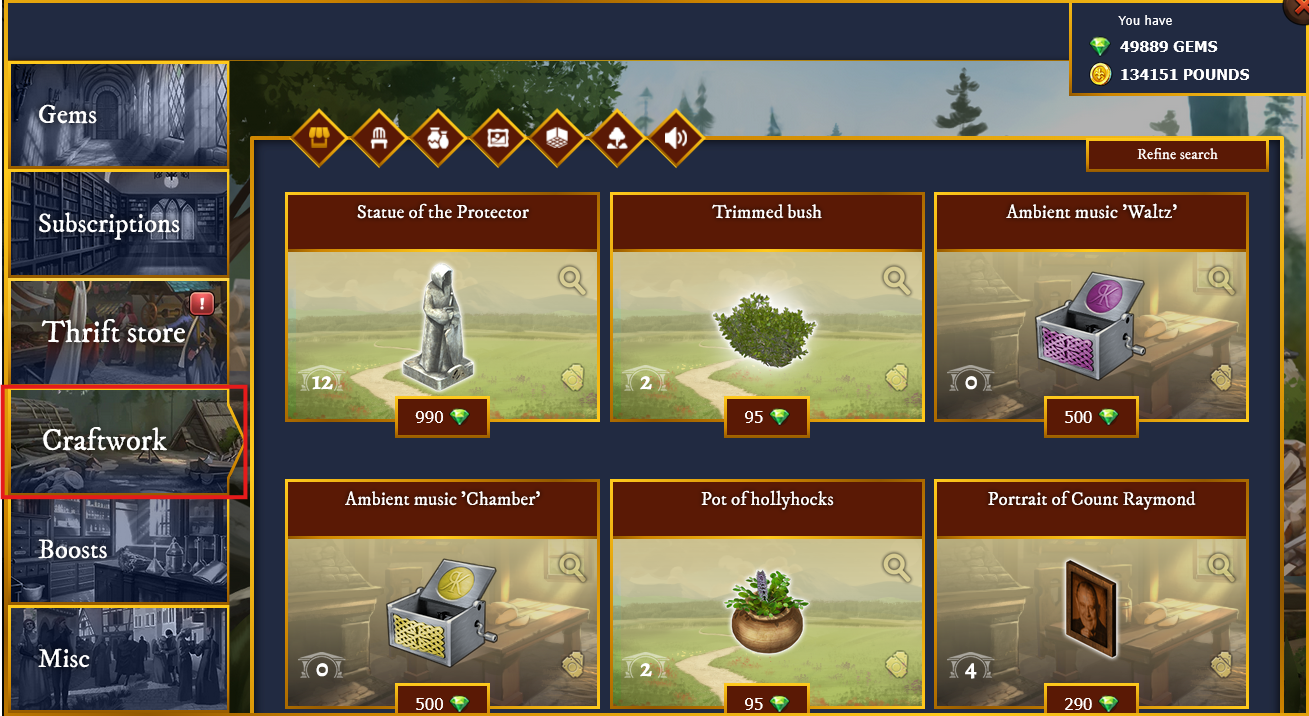Filter by framed picture icon
Viewport: 1309px width, 716px height.
(498, 138)
